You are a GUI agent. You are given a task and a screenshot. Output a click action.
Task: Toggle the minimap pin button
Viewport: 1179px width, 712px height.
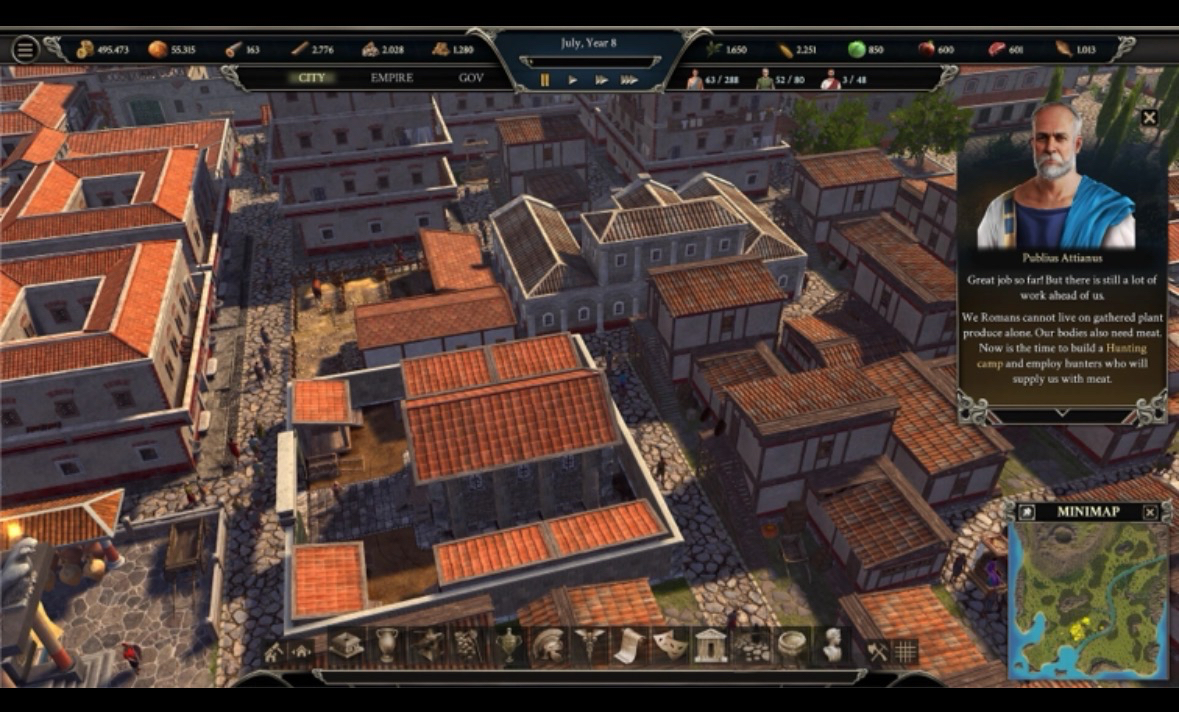coord(1026,512)
